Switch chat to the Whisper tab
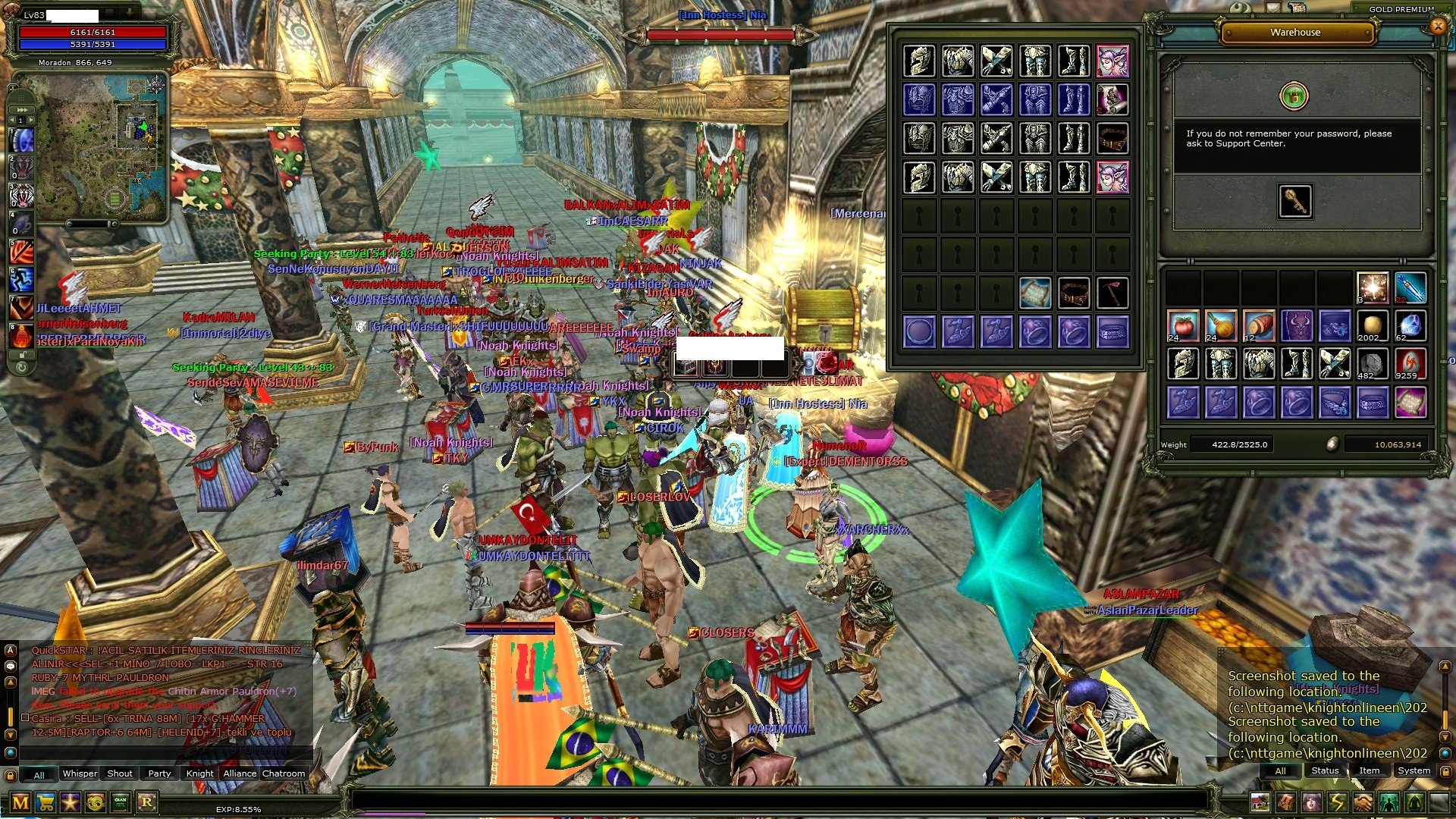This screenshot has width=1456, height=819. [80, 773]
